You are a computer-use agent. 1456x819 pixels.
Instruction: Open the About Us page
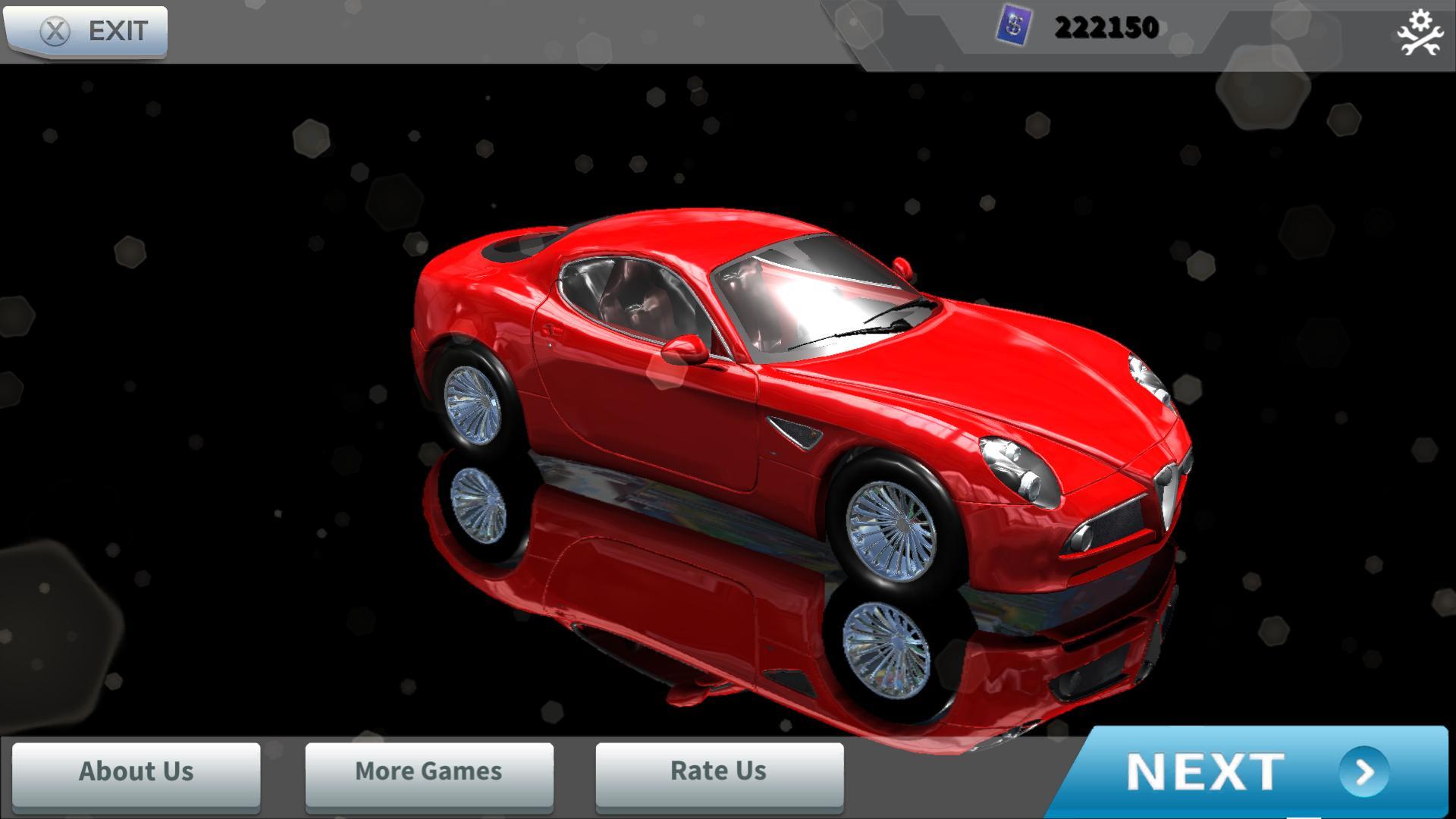click(x=136, y=772)
